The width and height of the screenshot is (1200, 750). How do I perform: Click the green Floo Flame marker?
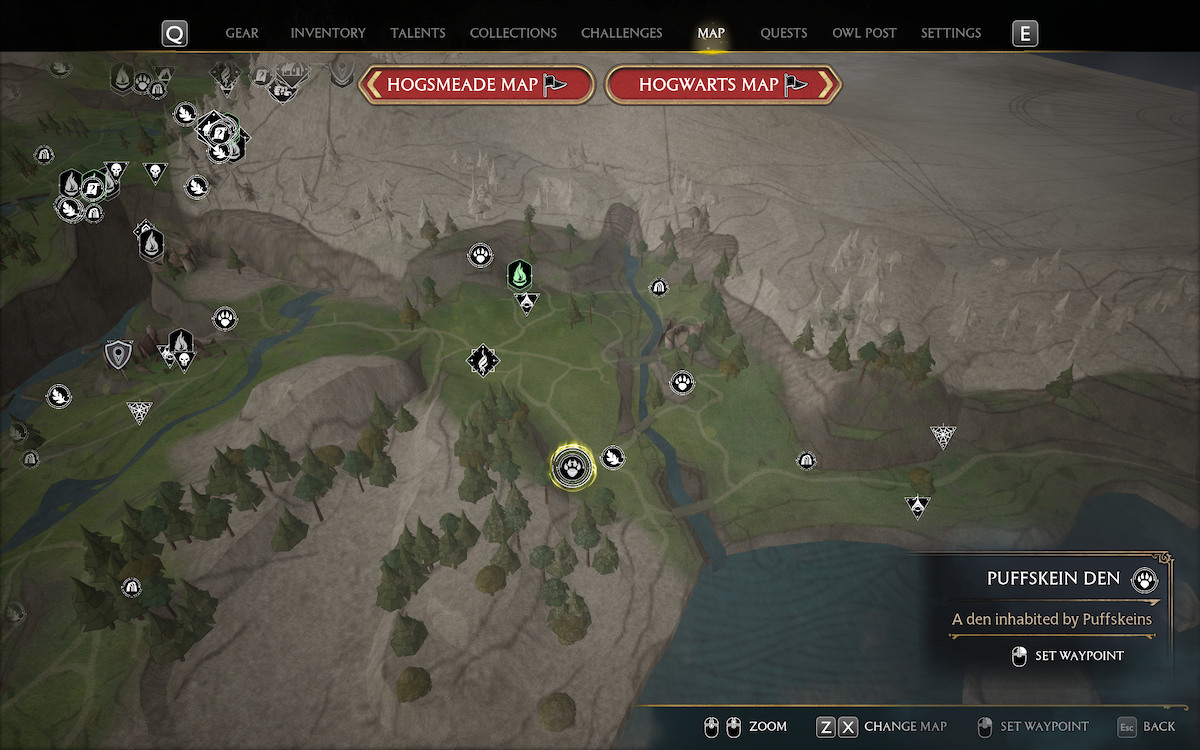[x=519, y=273]
